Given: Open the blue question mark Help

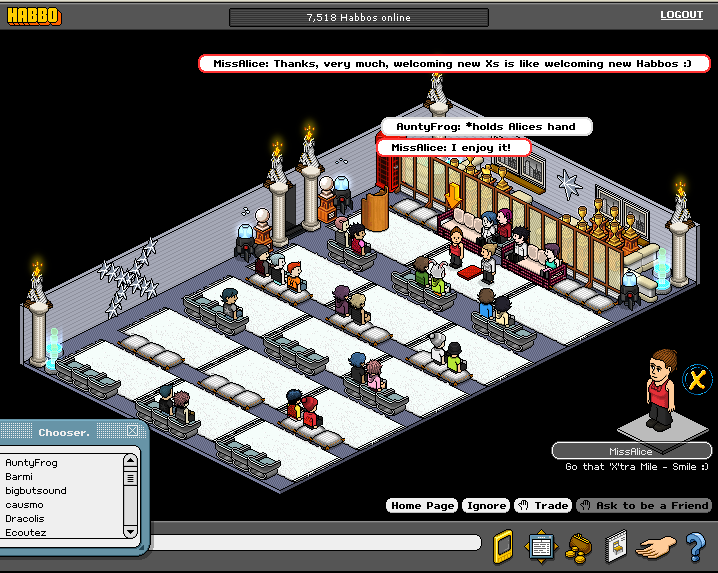Looking at the screenshot, I should tap(696, 547).
